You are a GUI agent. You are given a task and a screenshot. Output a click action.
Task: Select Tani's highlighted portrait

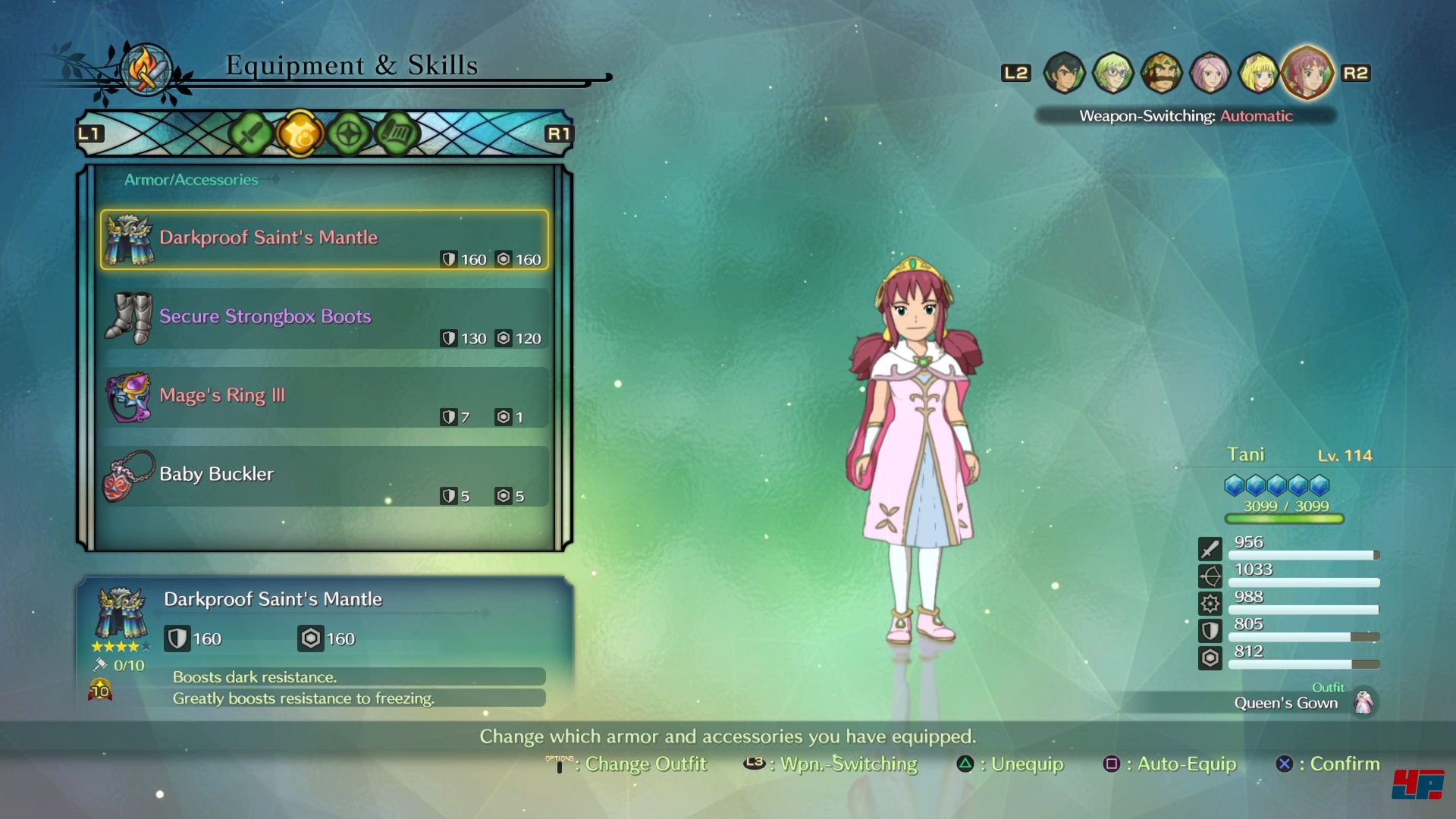1307,72
